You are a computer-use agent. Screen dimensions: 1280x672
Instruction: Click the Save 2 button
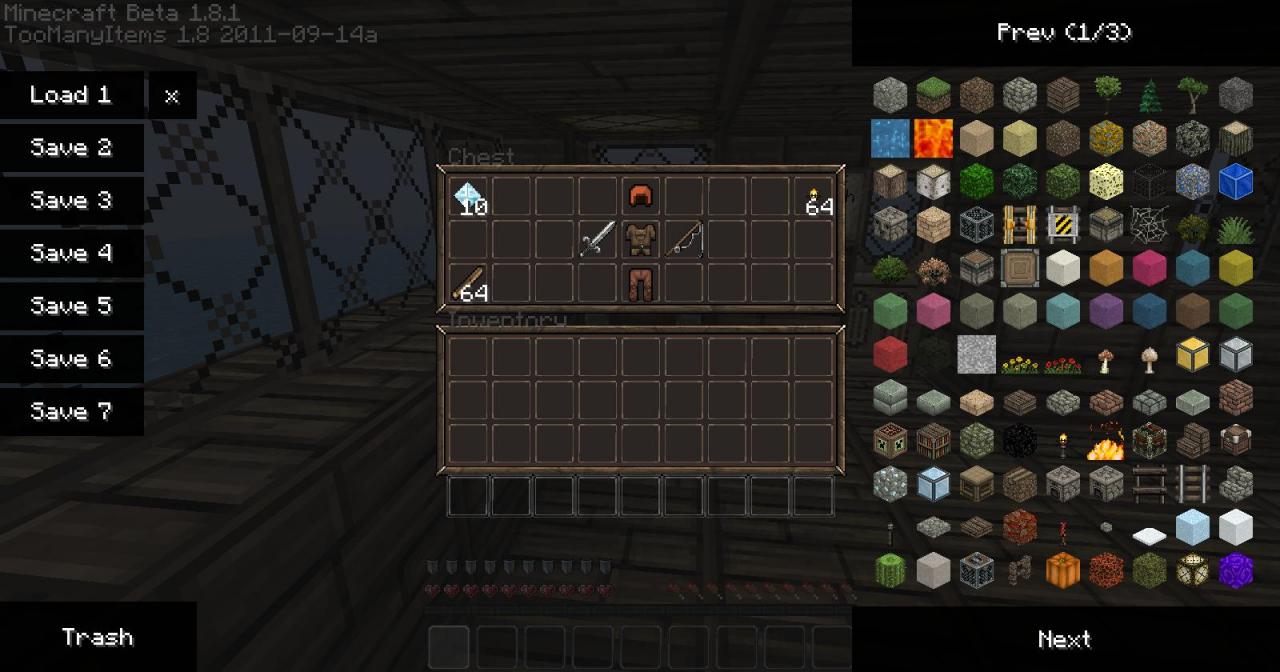[71, 148]
